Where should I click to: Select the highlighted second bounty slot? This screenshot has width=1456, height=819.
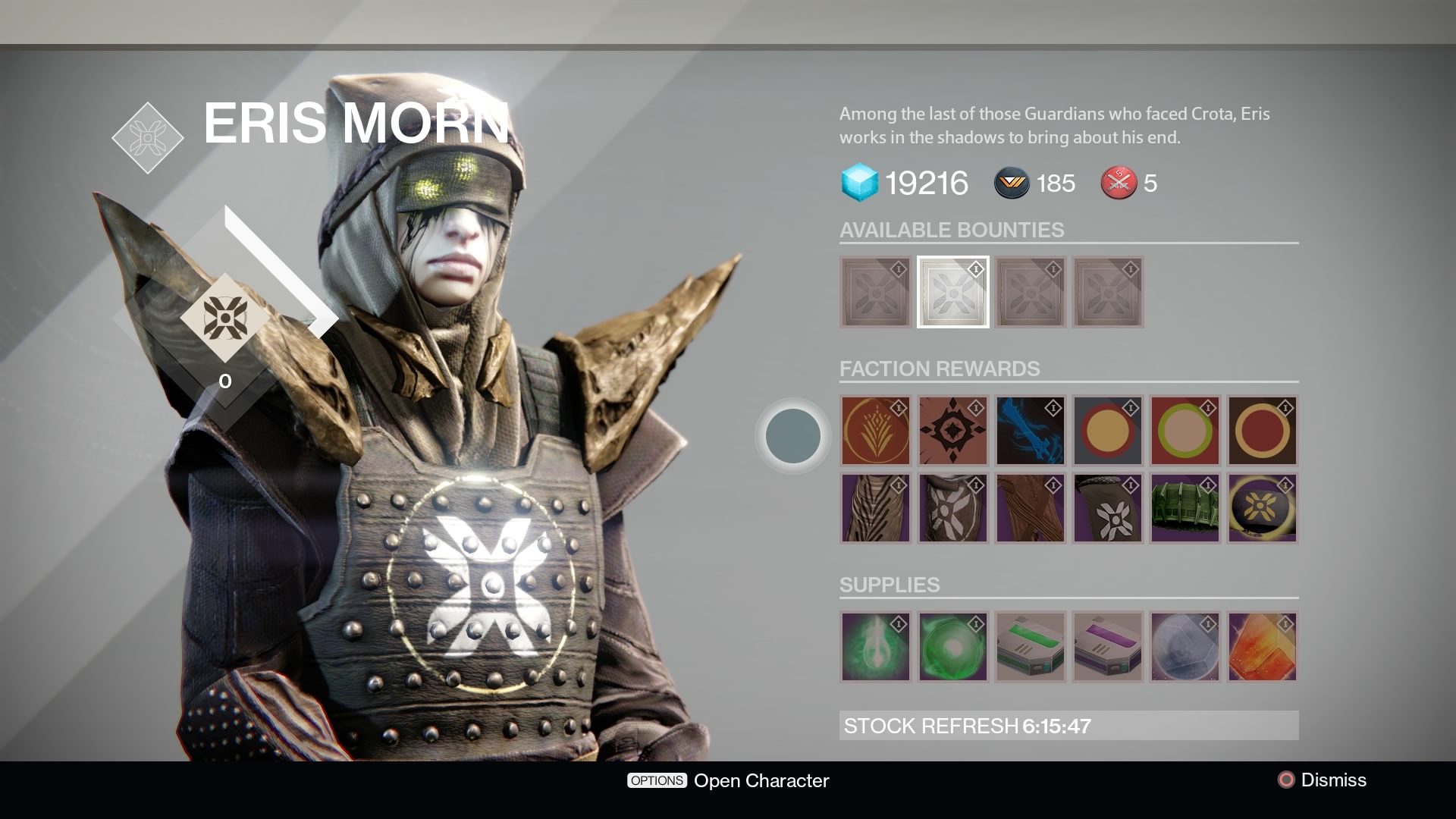click(952, 292)
